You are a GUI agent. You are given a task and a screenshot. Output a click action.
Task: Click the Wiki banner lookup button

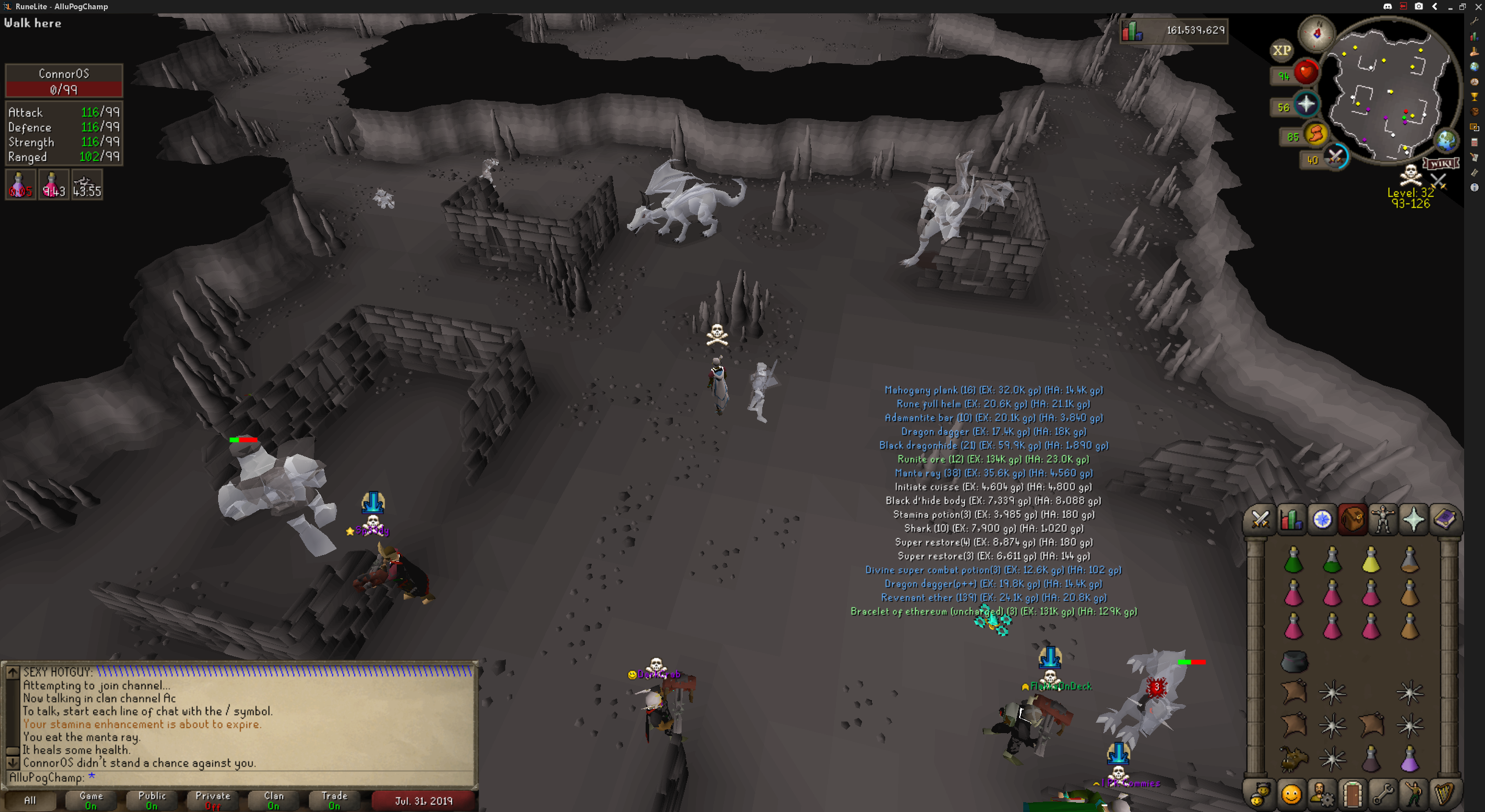pos(1441,164)
